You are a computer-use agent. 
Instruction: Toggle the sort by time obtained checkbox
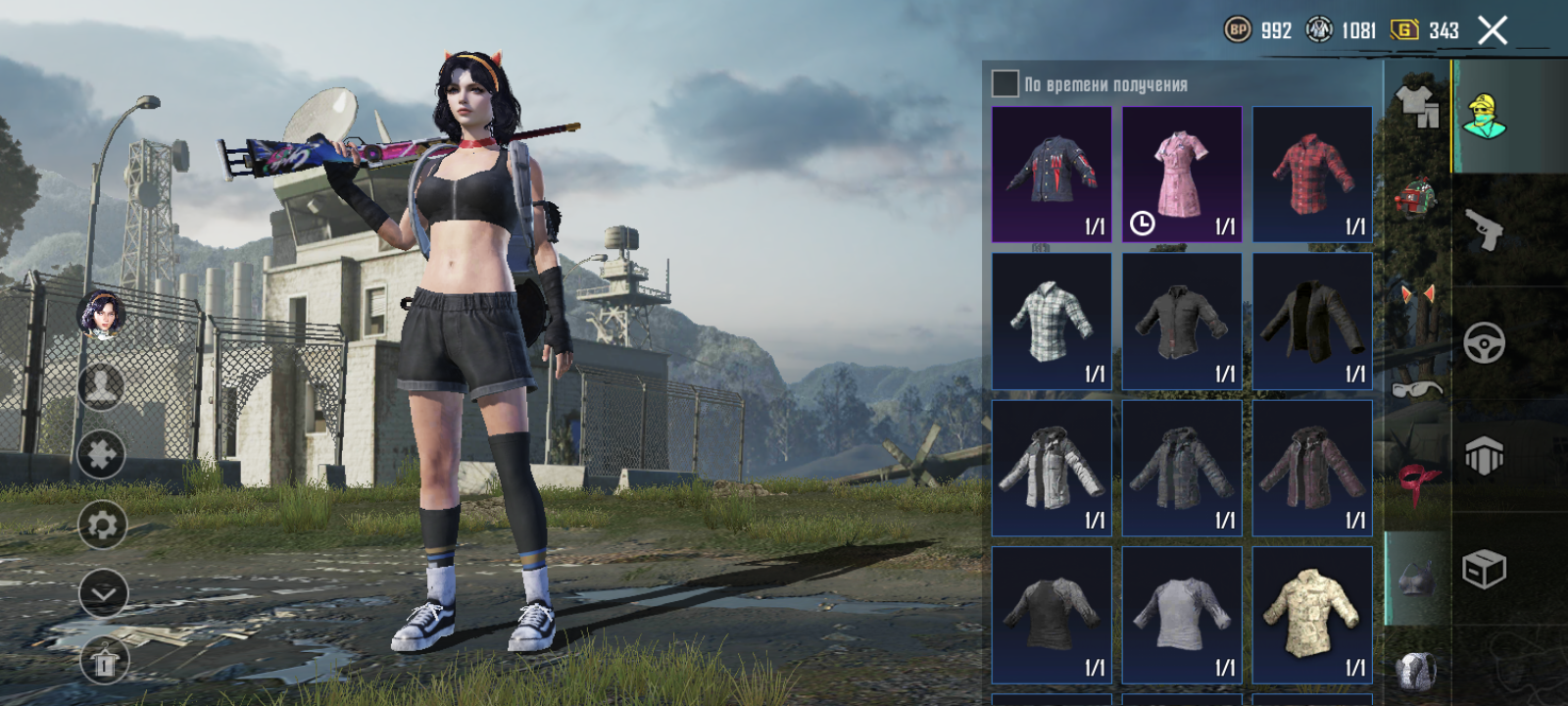coord(1005,83)
